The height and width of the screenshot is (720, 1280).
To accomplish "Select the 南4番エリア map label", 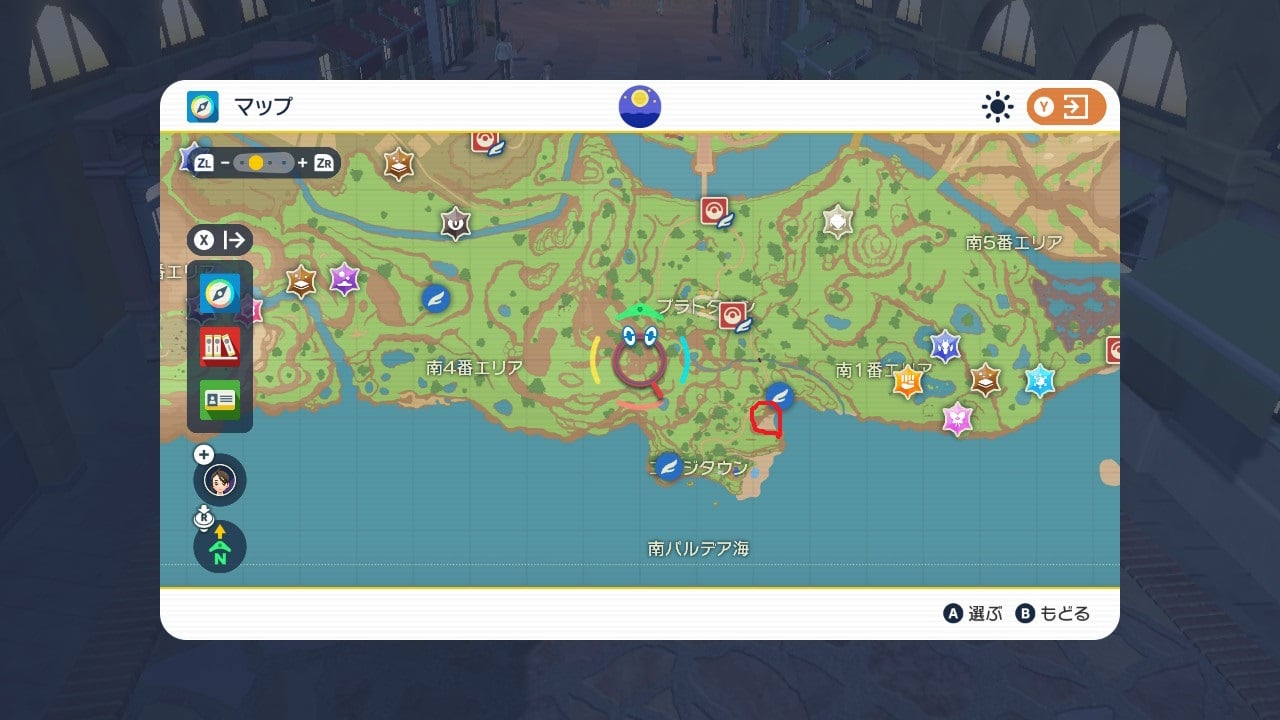I will point(471,368).
